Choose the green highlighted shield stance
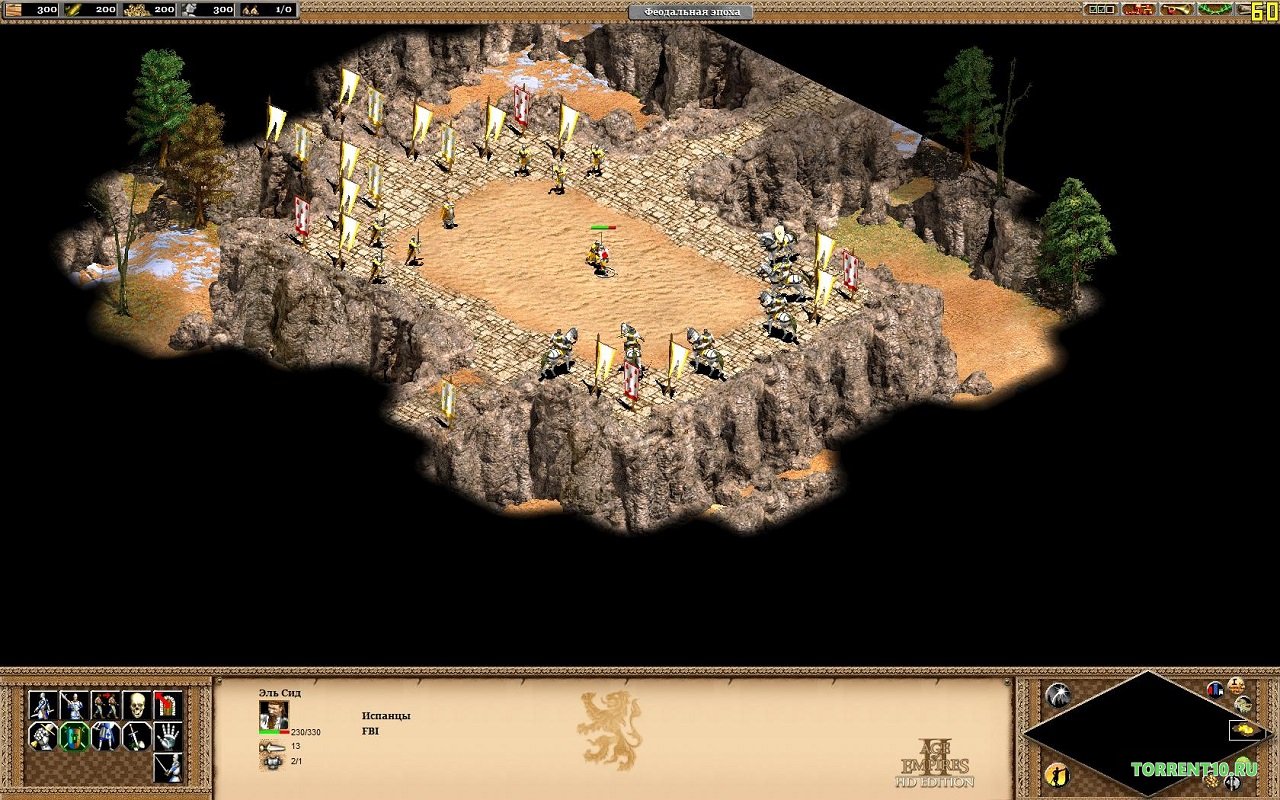The image size is (1280, 800). [x=73, y=736]
